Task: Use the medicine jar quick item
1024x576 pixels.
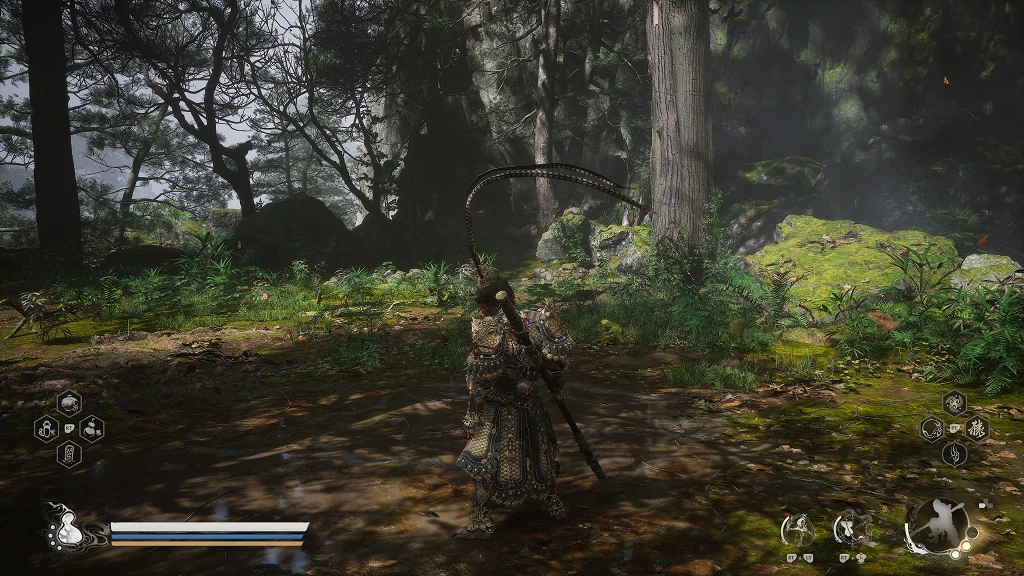Action: pos(46,430)
